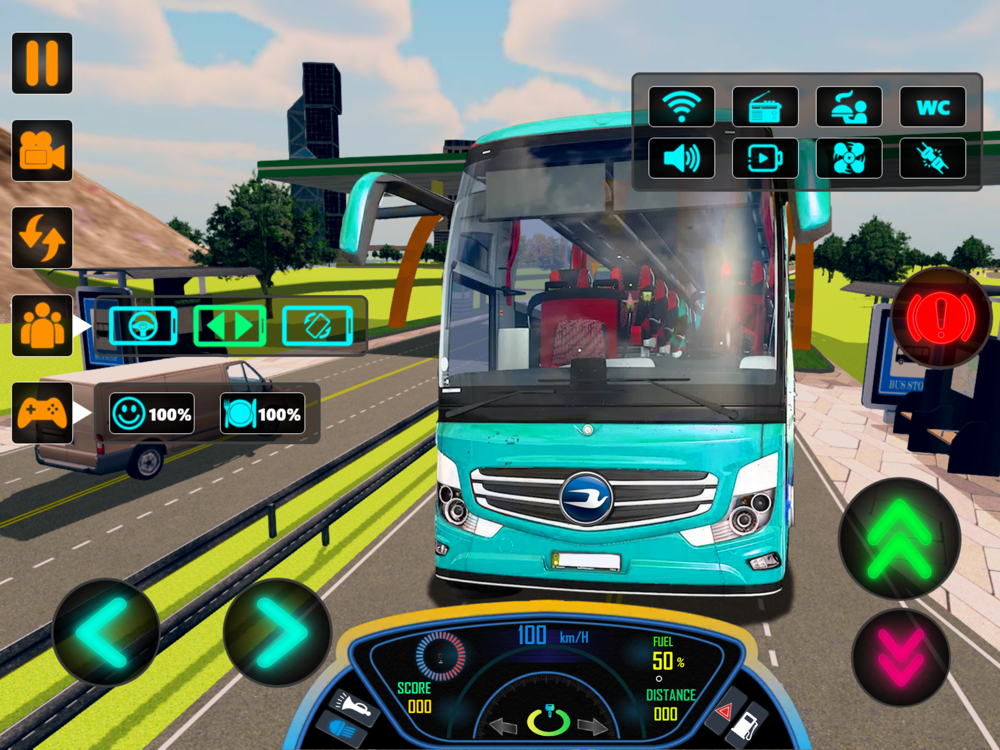Click the WC button

(933, 107)
